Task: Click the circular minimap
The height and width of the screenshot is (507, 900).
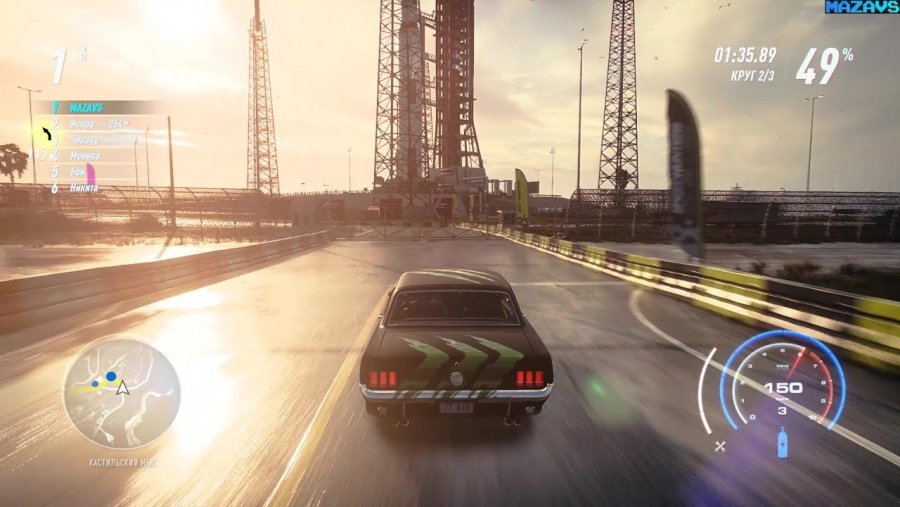Action: (x=120, y=393)
